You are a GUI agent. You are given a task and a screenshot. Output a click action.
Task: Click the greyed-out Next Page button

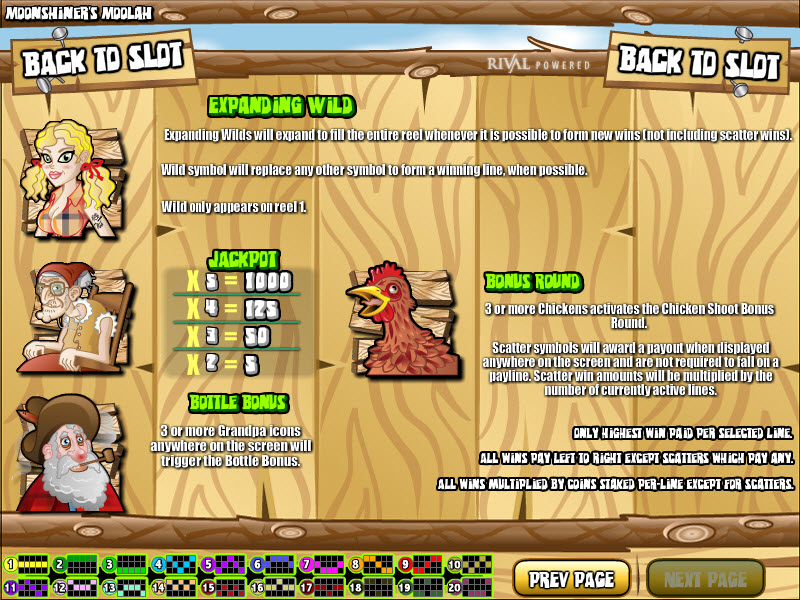pos(705,578)
